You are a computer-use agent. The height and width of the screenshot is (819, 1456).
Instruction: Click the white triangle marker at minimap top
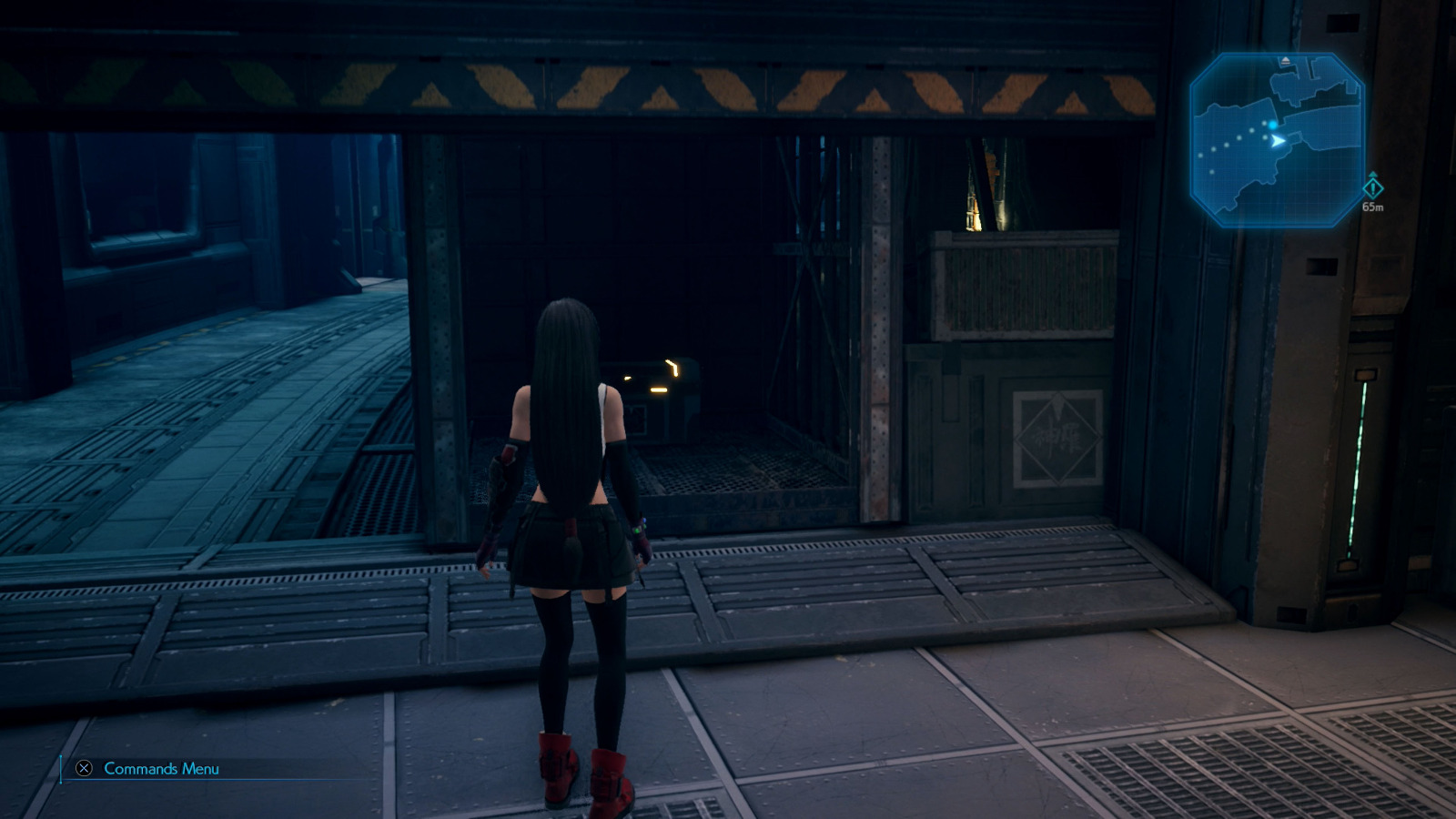click(x=1285, y=60)
